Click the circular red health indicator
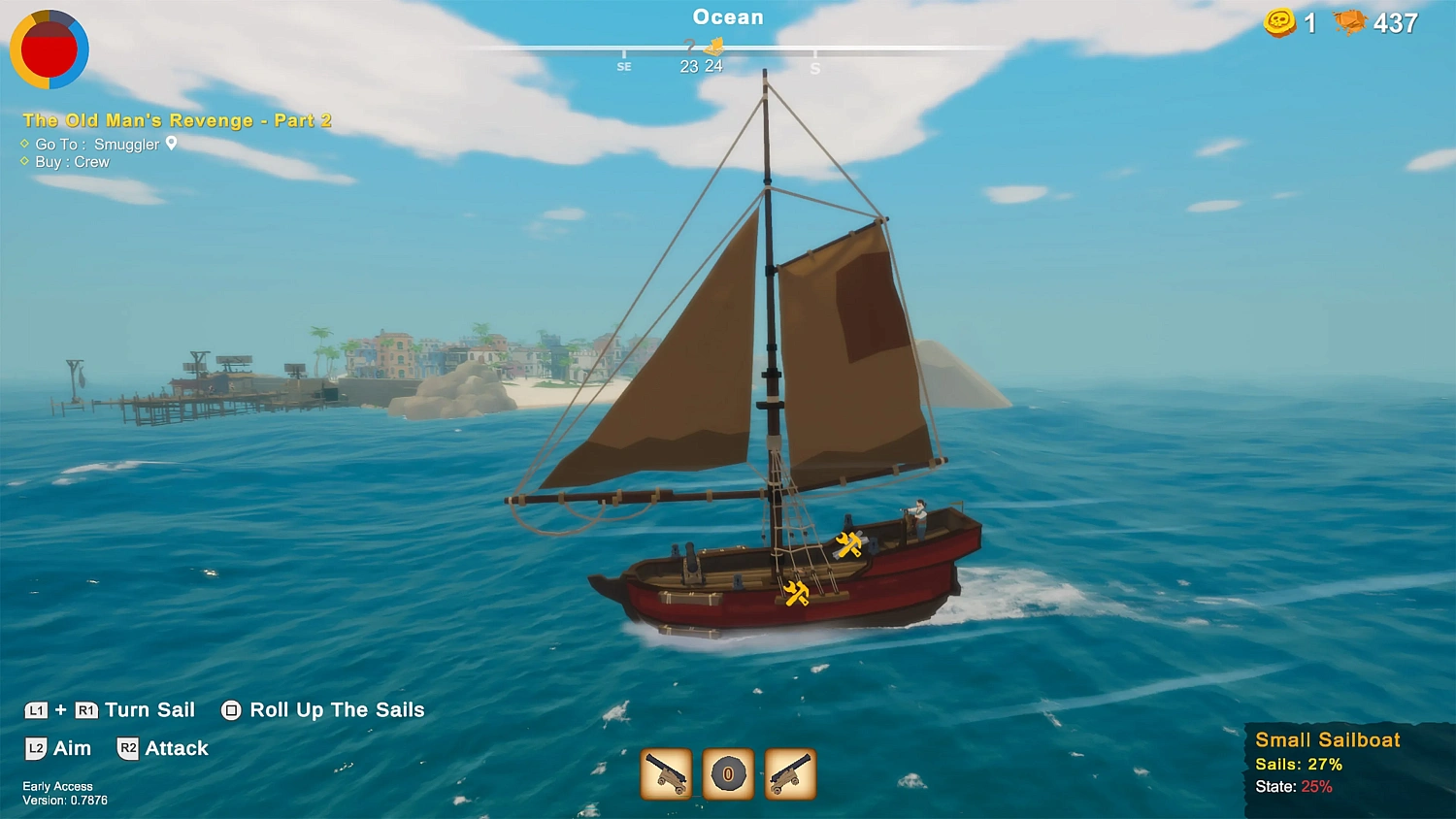1456x819 pixels. click(x=50, y=49)
